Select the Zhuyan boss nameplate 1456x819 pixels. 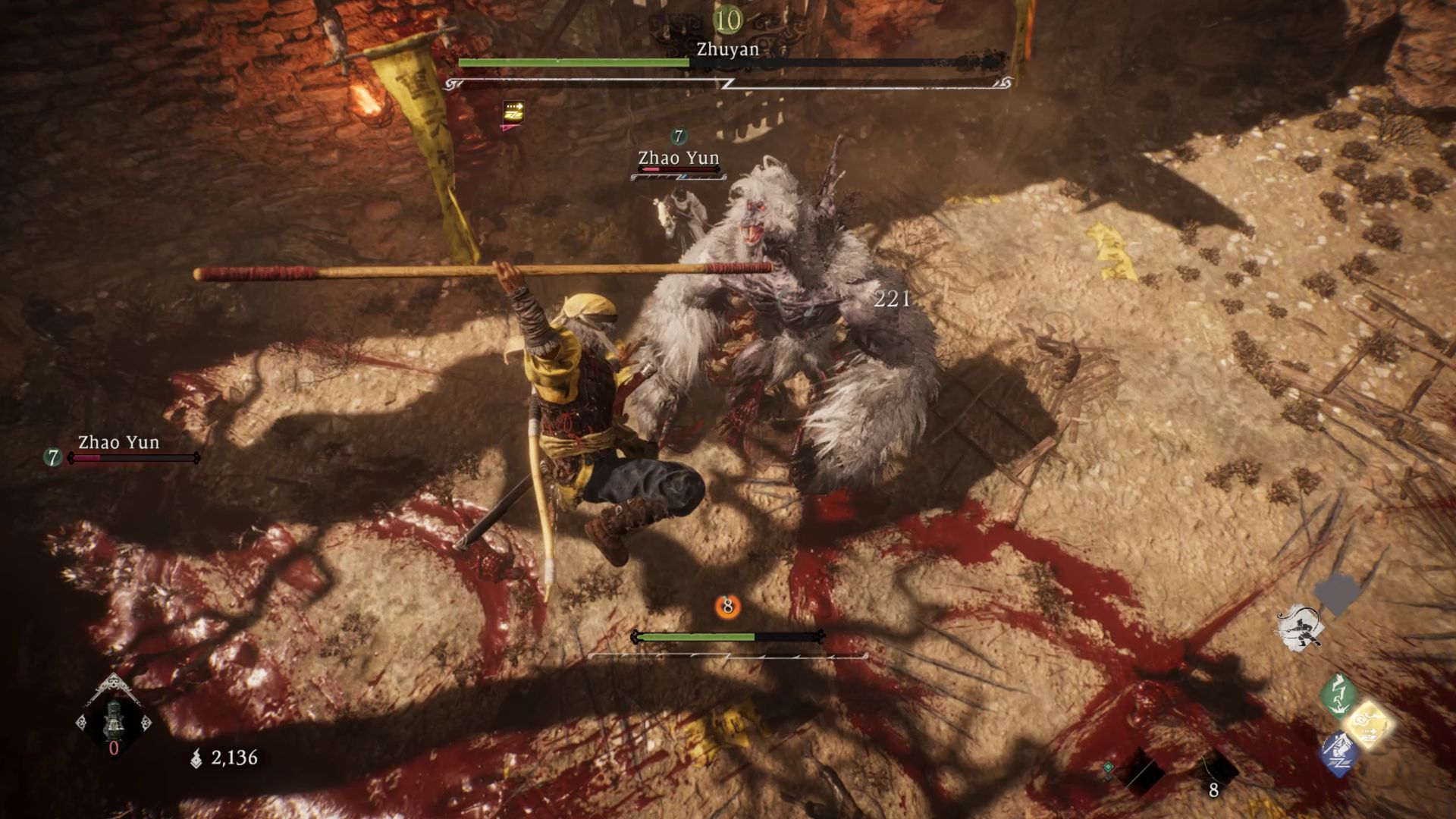(x=726, y=49)
